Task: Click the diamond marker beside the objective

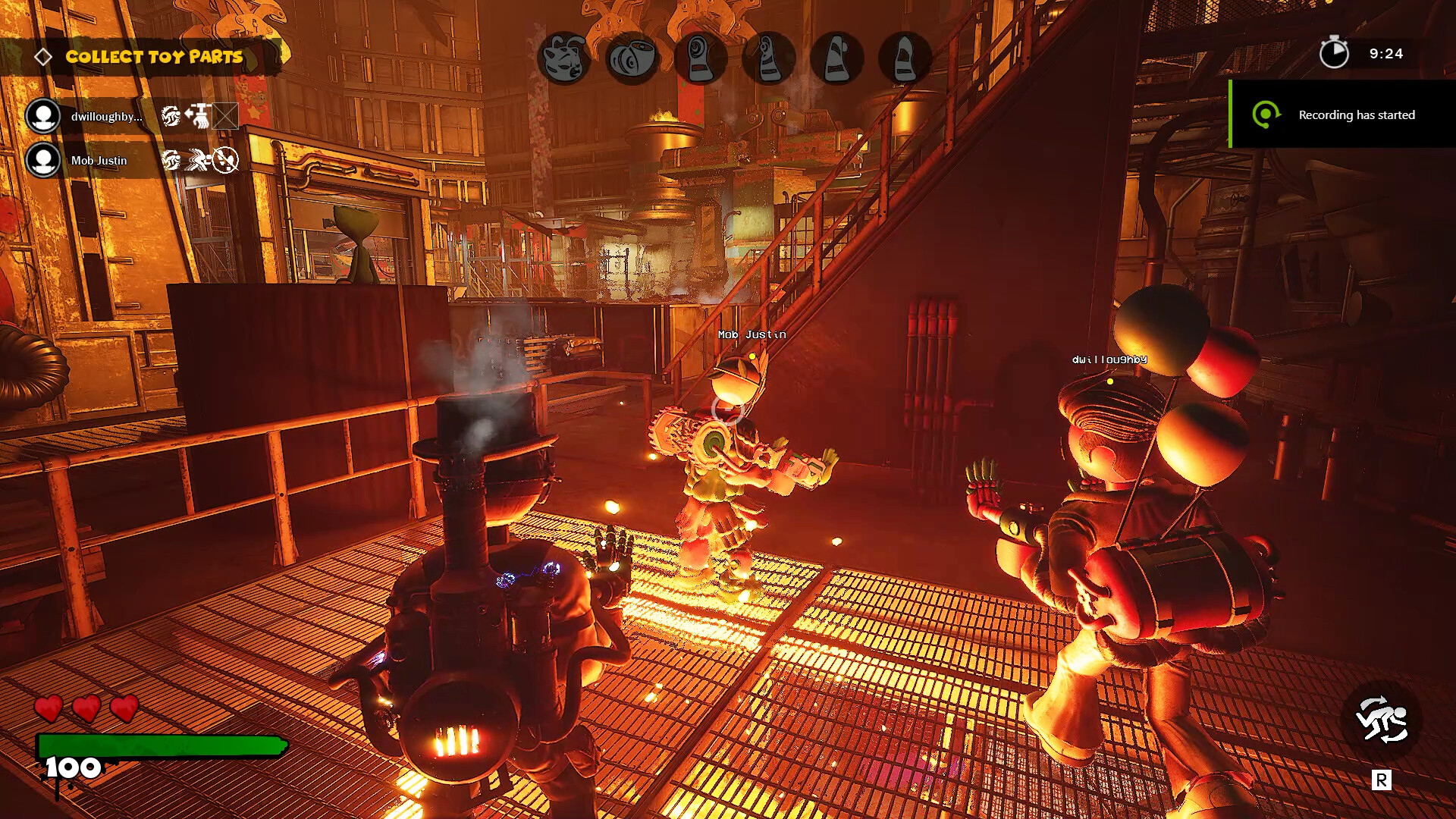Action: coord(43,55)
